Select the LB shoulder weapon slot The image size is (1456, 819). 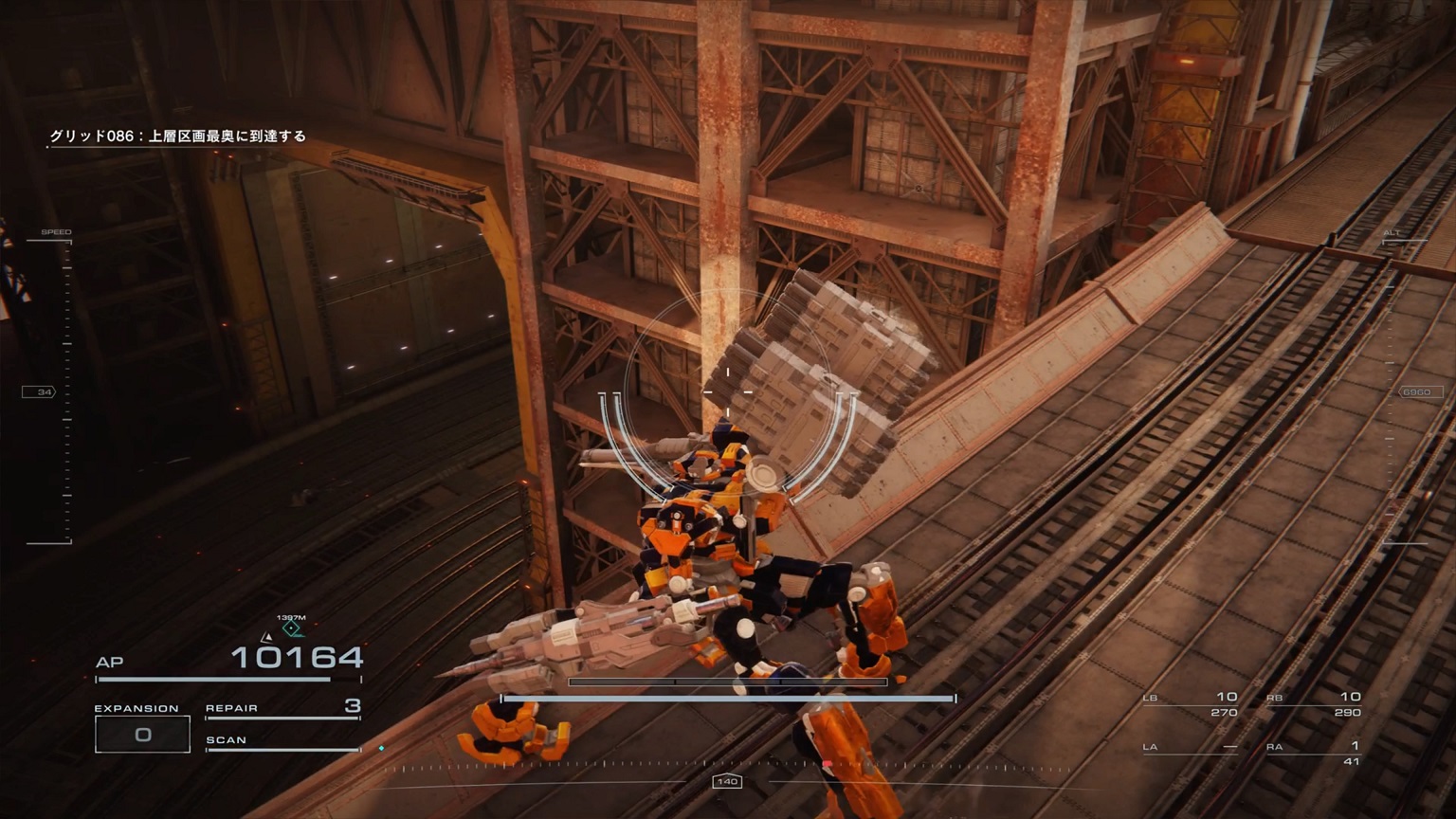pyautogui.click(x=1191, y=704)
